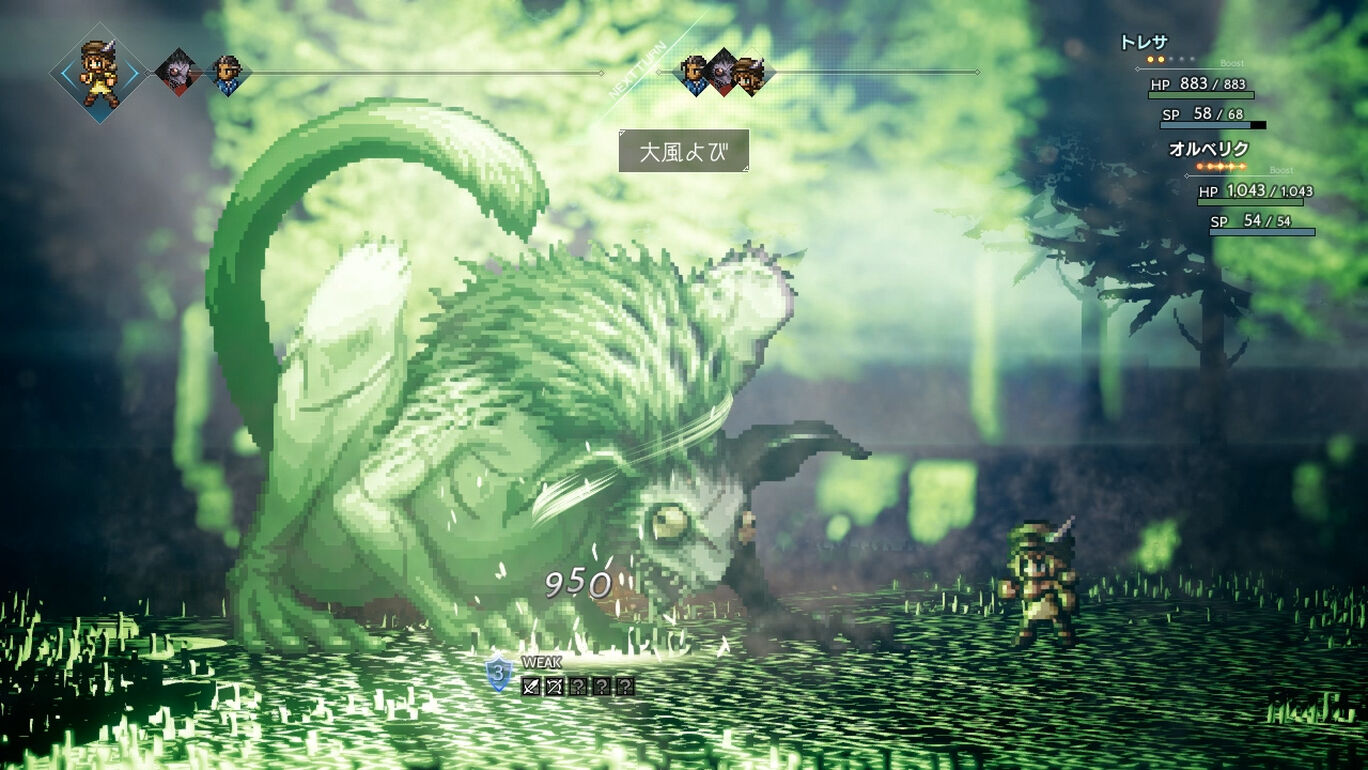Viewport: 1368px width, 770px height.
Task: Click the blue shield break counter showing 3
Action: tap(498, 673)
